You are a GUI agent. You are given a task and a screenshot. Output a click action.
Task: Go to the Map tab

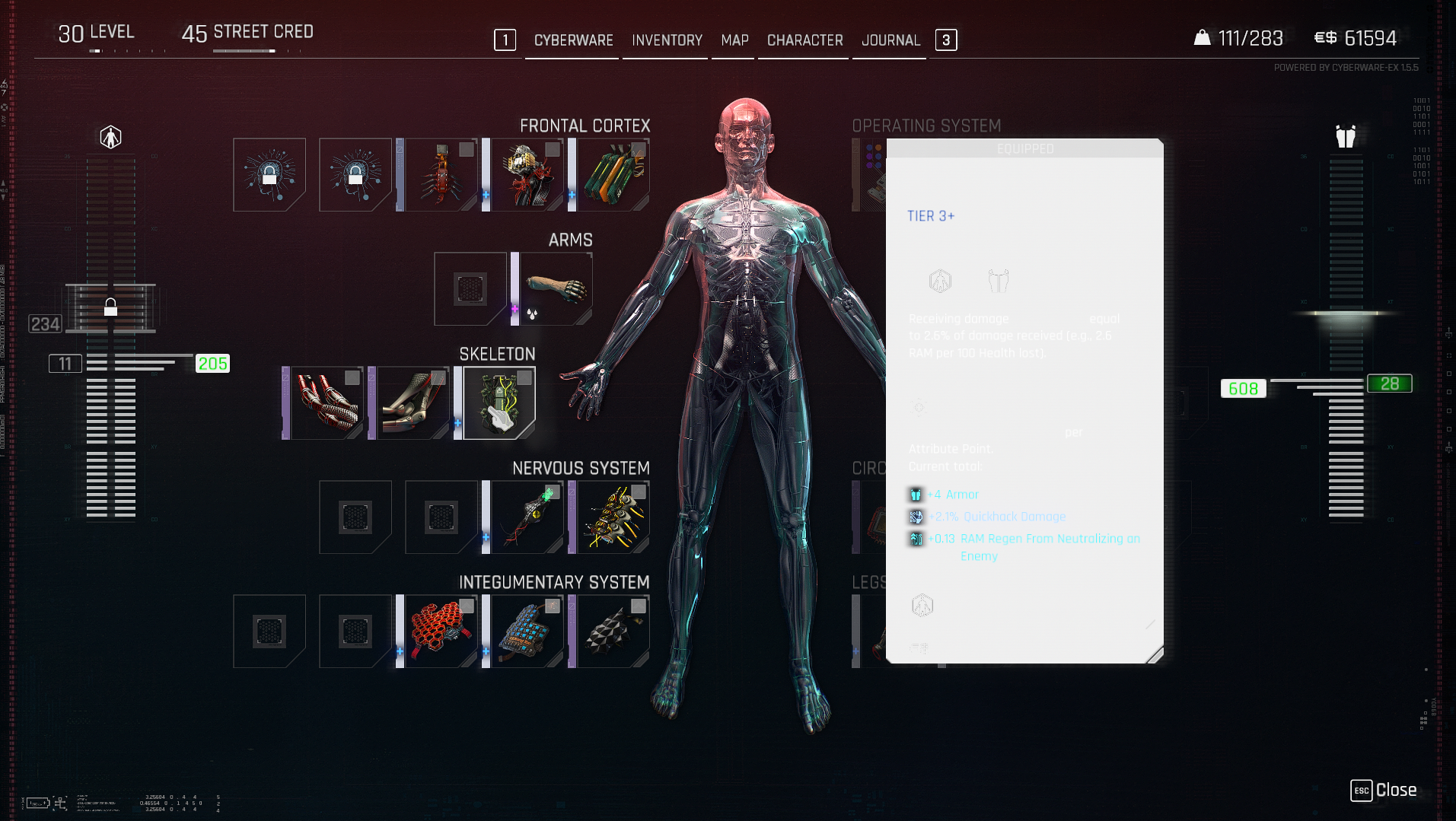pos(734,40)
